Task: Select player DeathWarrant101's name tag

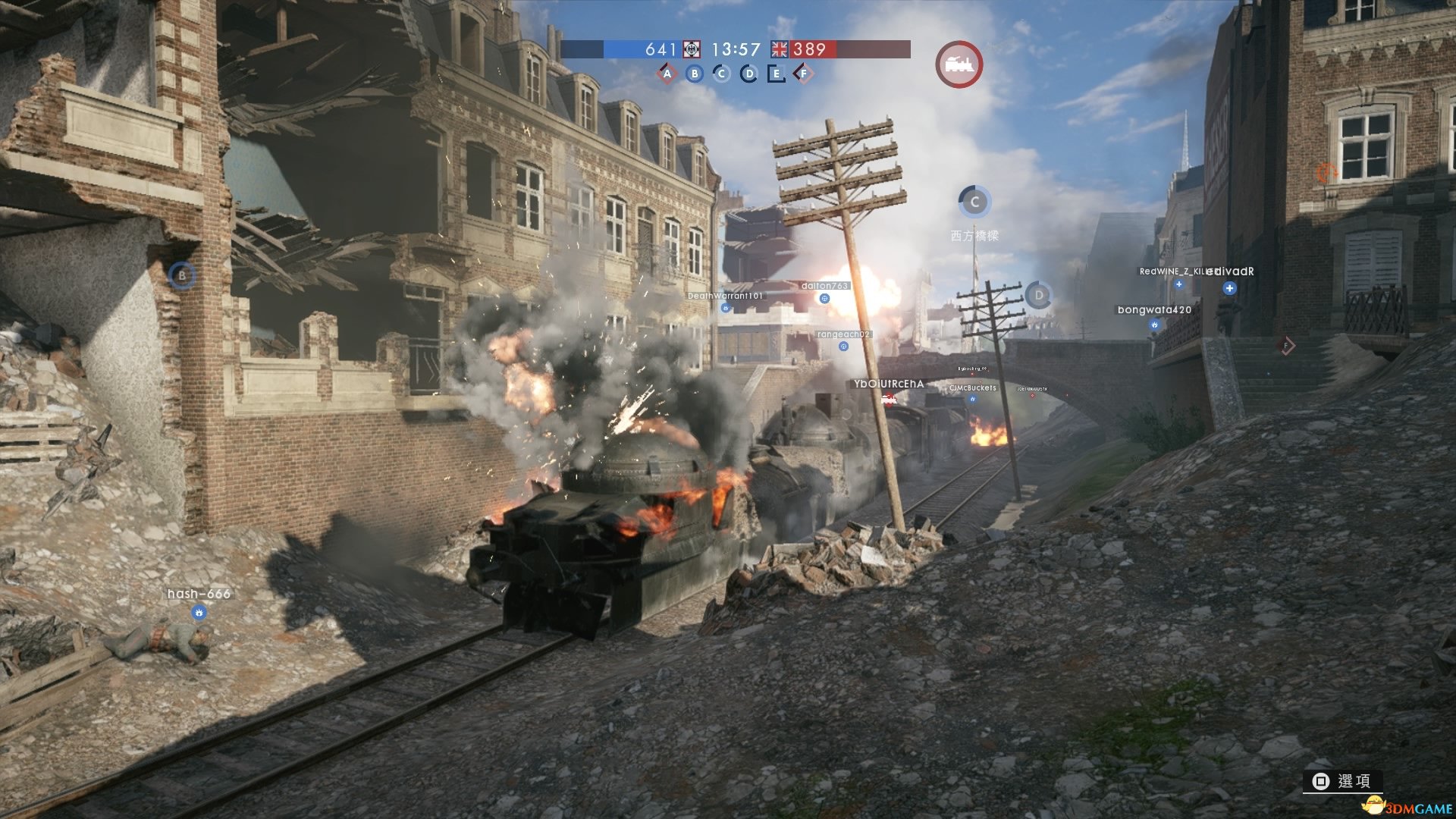Action: [x=725, y=296]
